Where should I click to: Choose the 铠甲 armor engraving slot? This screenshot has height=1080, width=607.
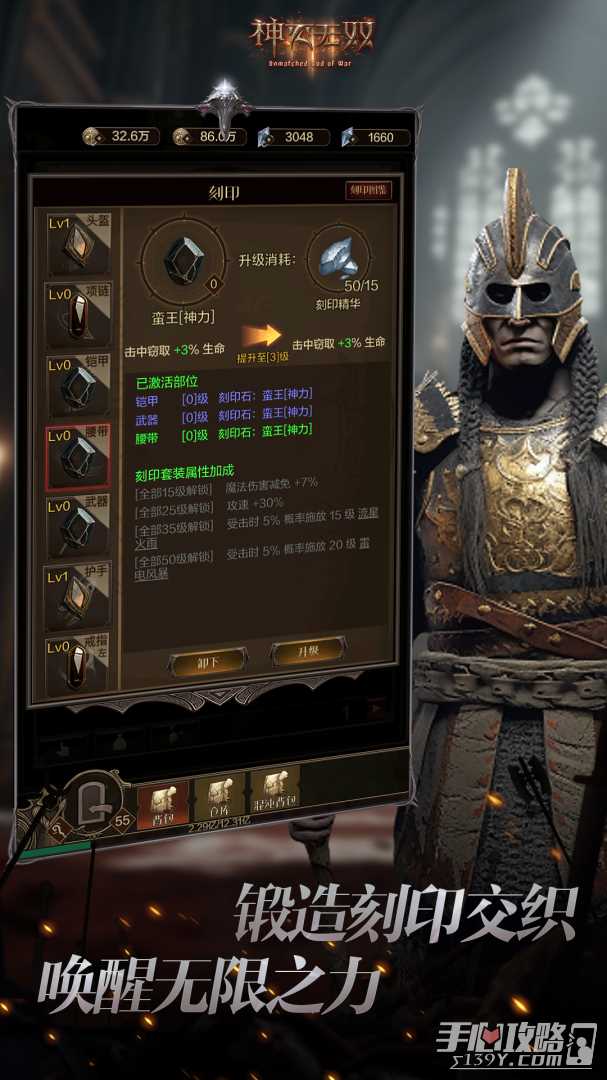77,385
